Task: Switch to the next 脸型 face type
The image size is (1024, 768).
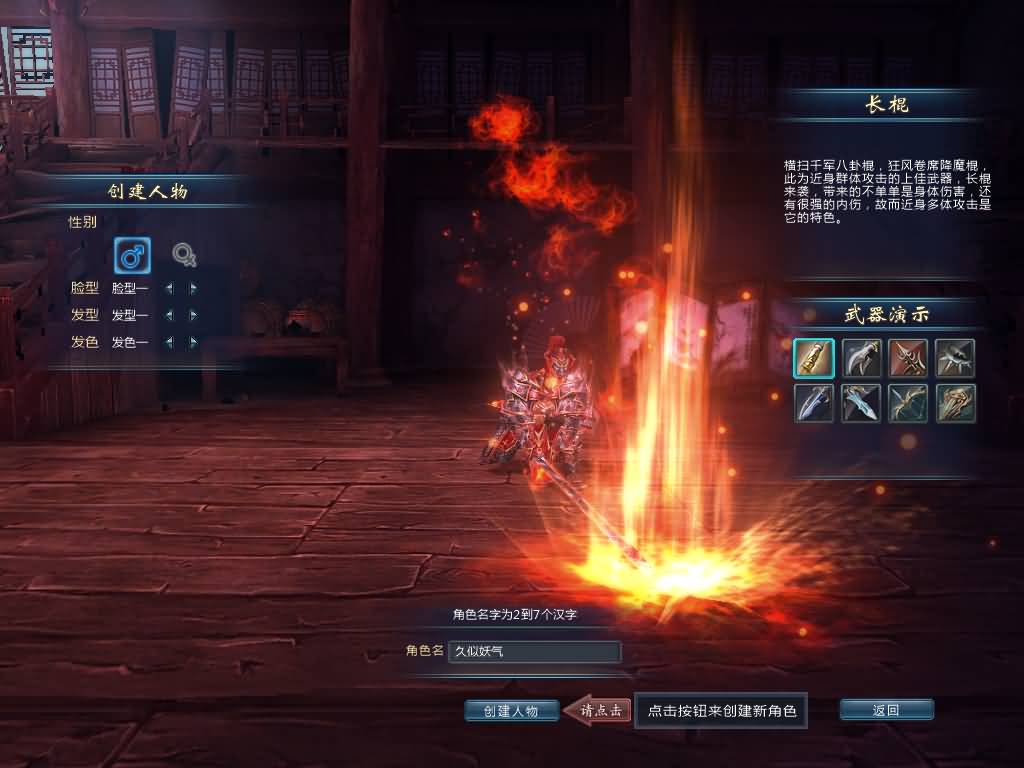Action: [193, 288]
